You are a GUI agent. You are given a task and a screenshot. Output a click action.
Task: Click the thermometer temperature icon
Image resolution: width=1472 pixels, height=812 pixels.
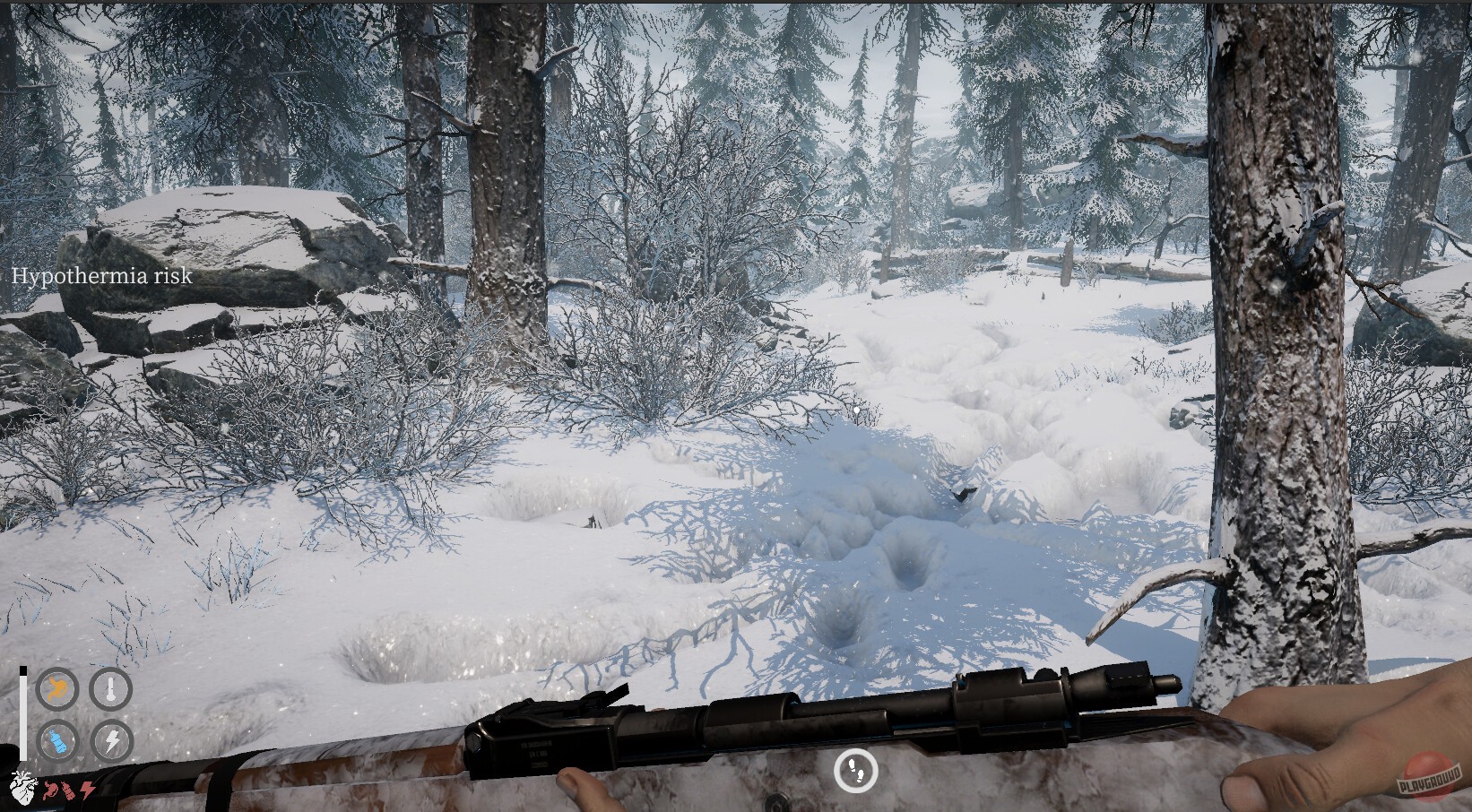click(111, 689)
